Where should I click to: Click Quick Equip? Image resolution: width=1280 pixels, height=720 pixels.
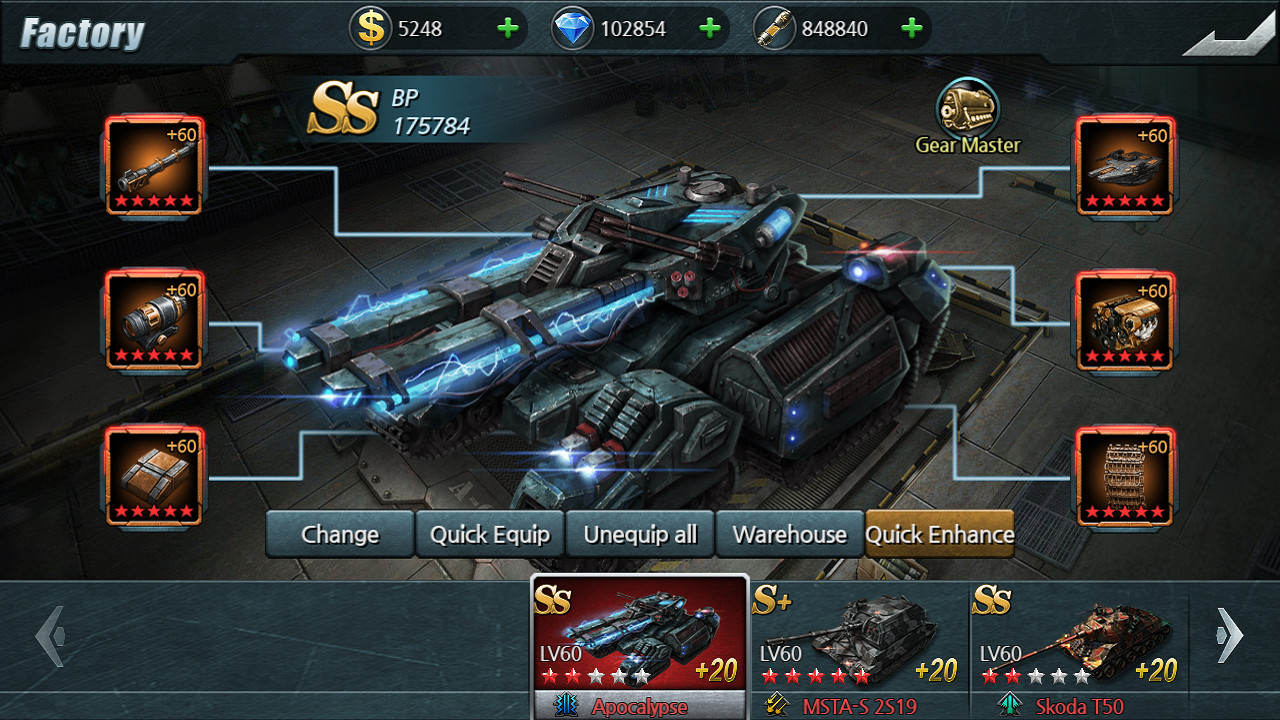489,534
